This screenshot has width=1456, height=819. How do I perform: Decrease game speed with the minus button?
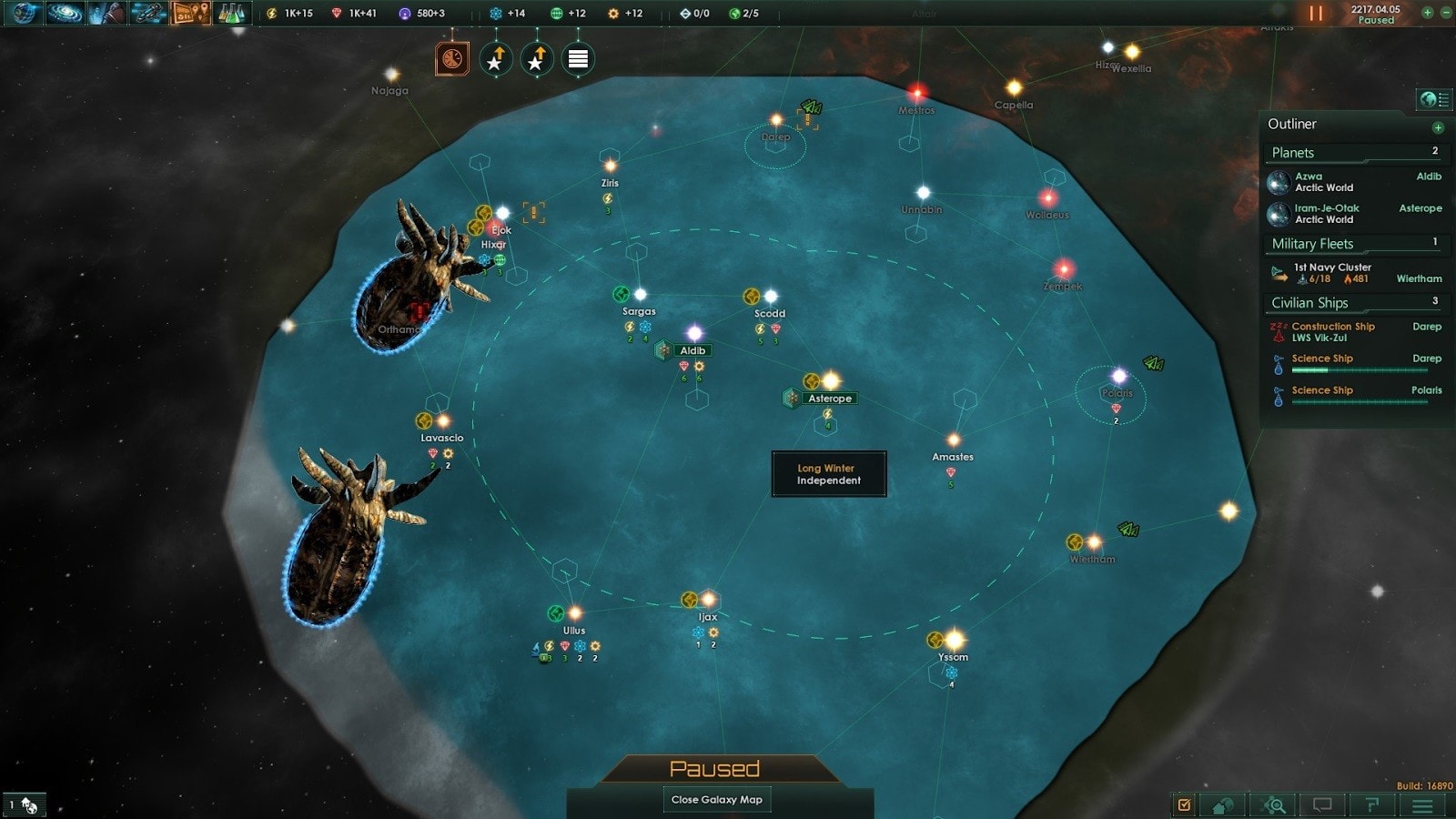click(x=1445, y=13)
